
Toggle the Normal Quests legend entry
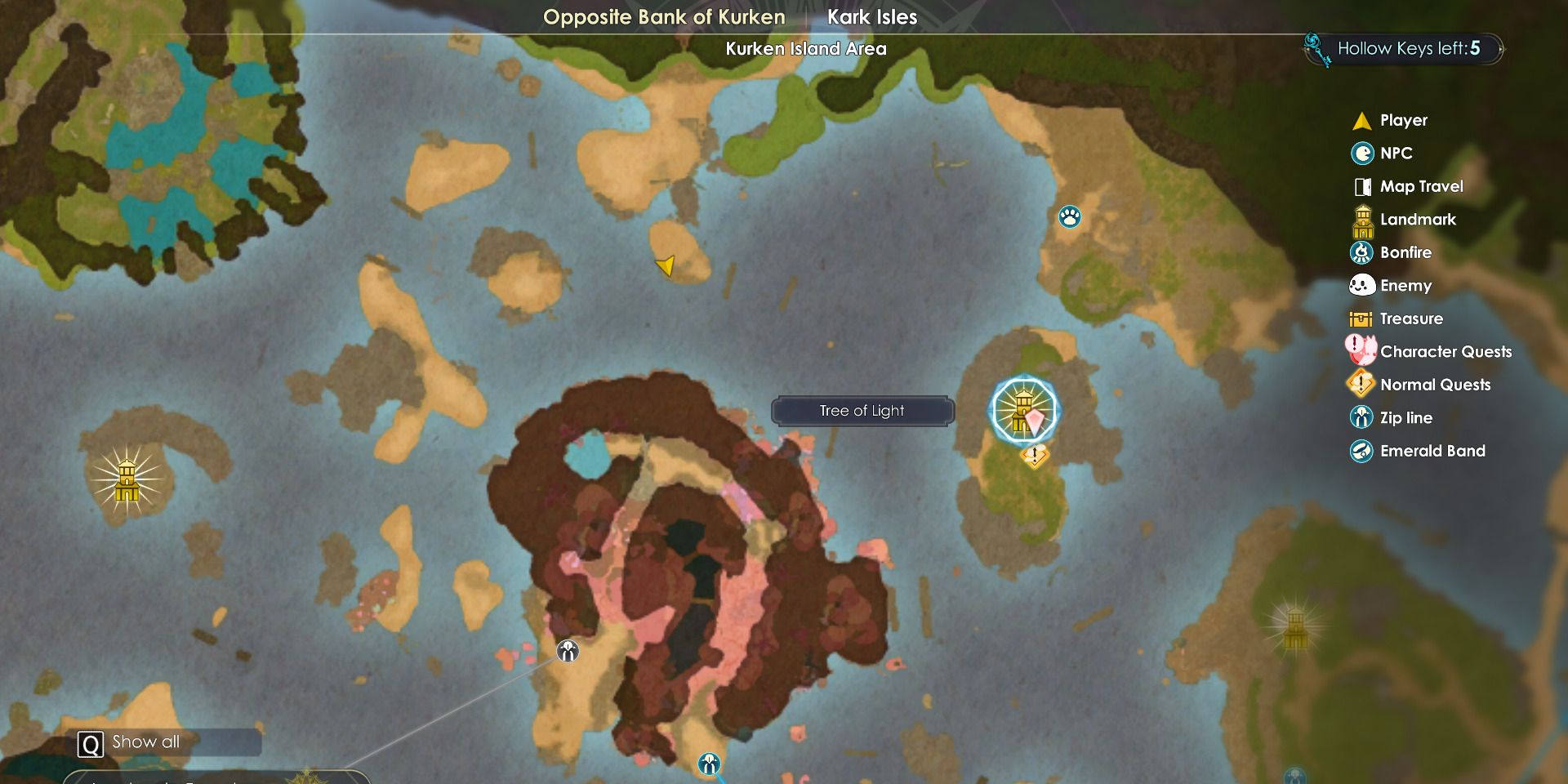point(1435,385)
